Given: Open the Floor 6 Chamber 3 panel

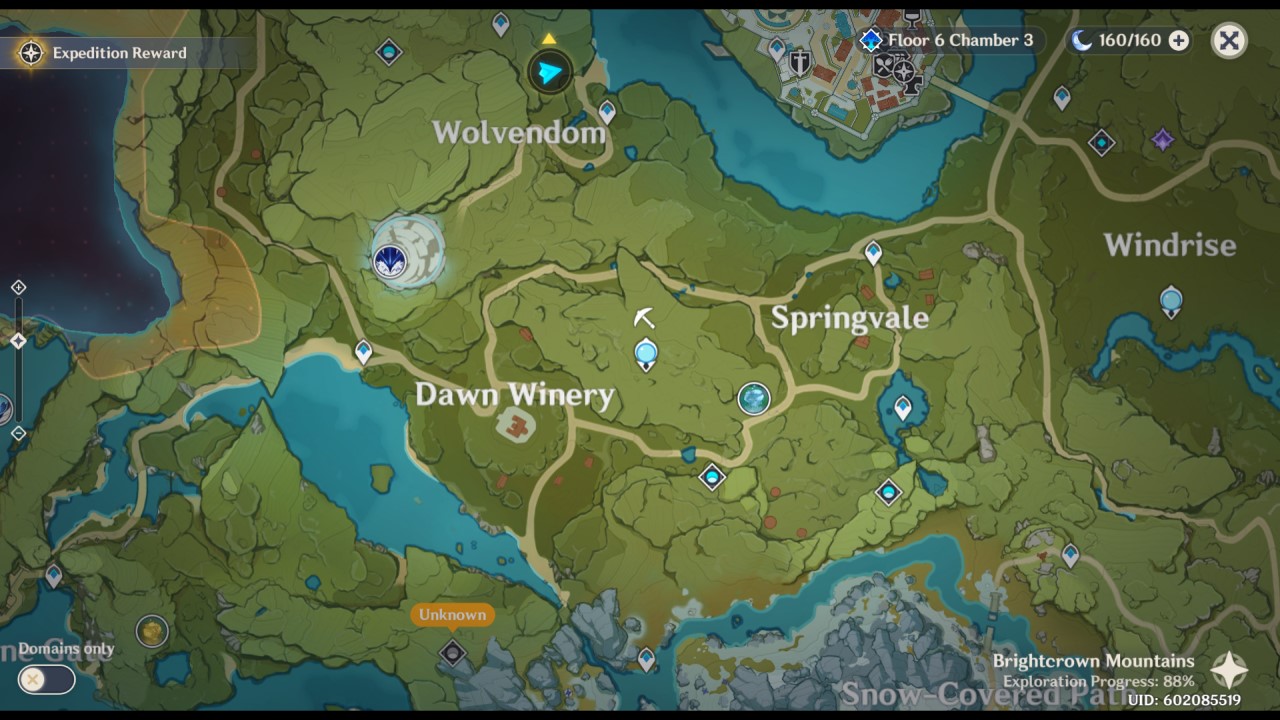Looking at the screenshot, I should click(960, 41).
